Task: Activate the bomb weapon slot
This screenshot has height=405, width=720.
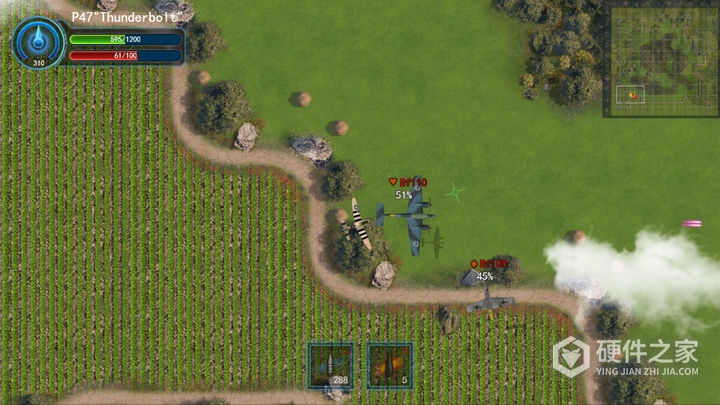Action: [x=389, y=364]
